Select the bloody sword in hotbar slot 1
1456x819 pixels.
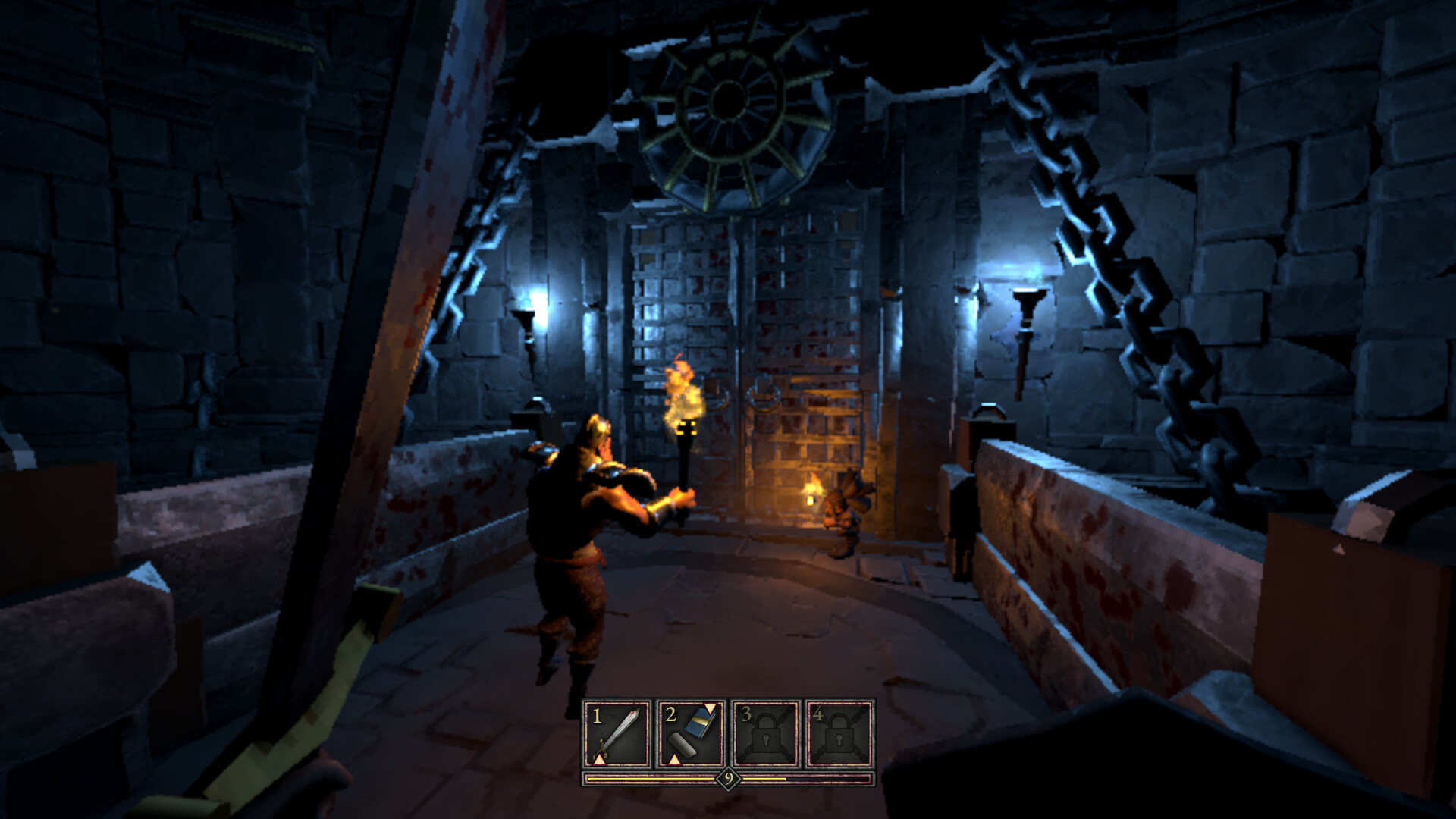click(x=617, y=734)
